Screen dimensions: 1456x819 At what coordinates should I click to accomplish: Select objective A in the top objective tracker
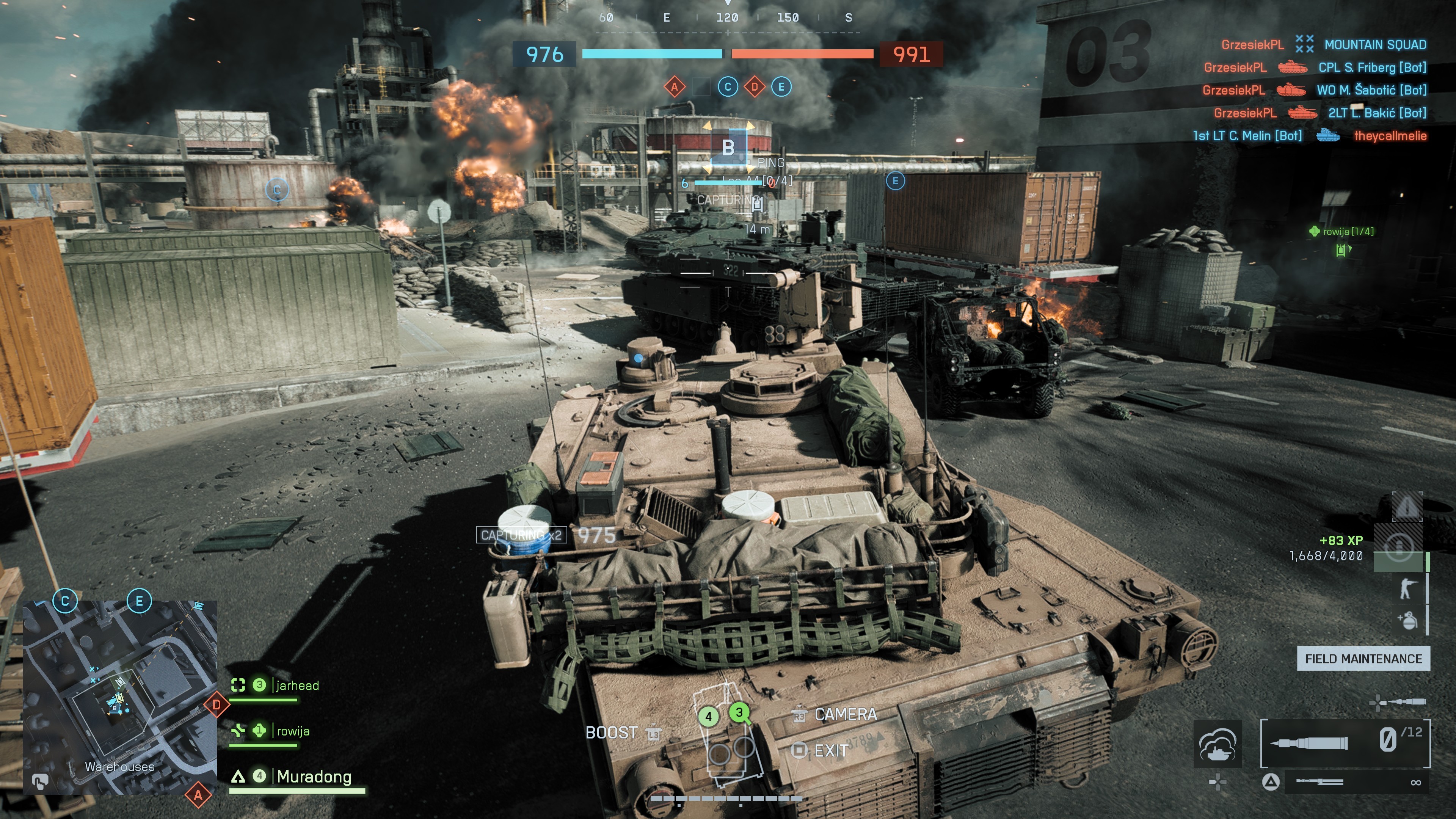tap(674, 87)
